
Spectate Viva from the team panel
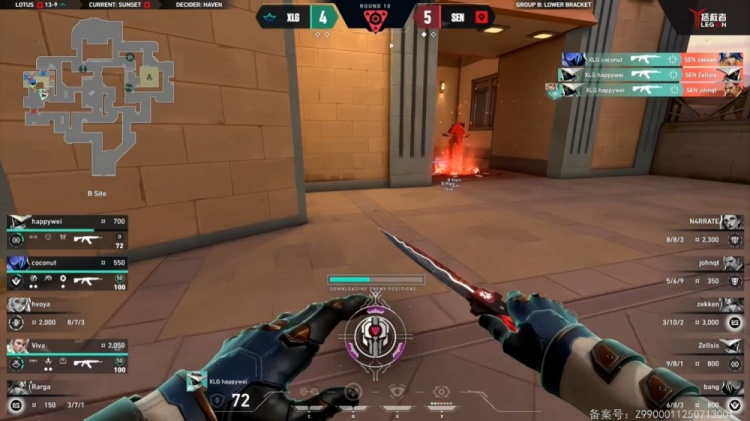(68, 356)
